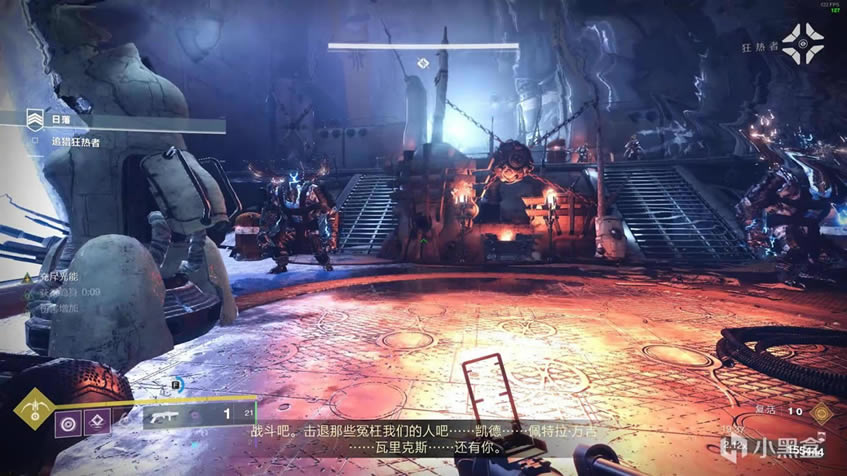Select the purple grenade ability icon

pos(69,421)
